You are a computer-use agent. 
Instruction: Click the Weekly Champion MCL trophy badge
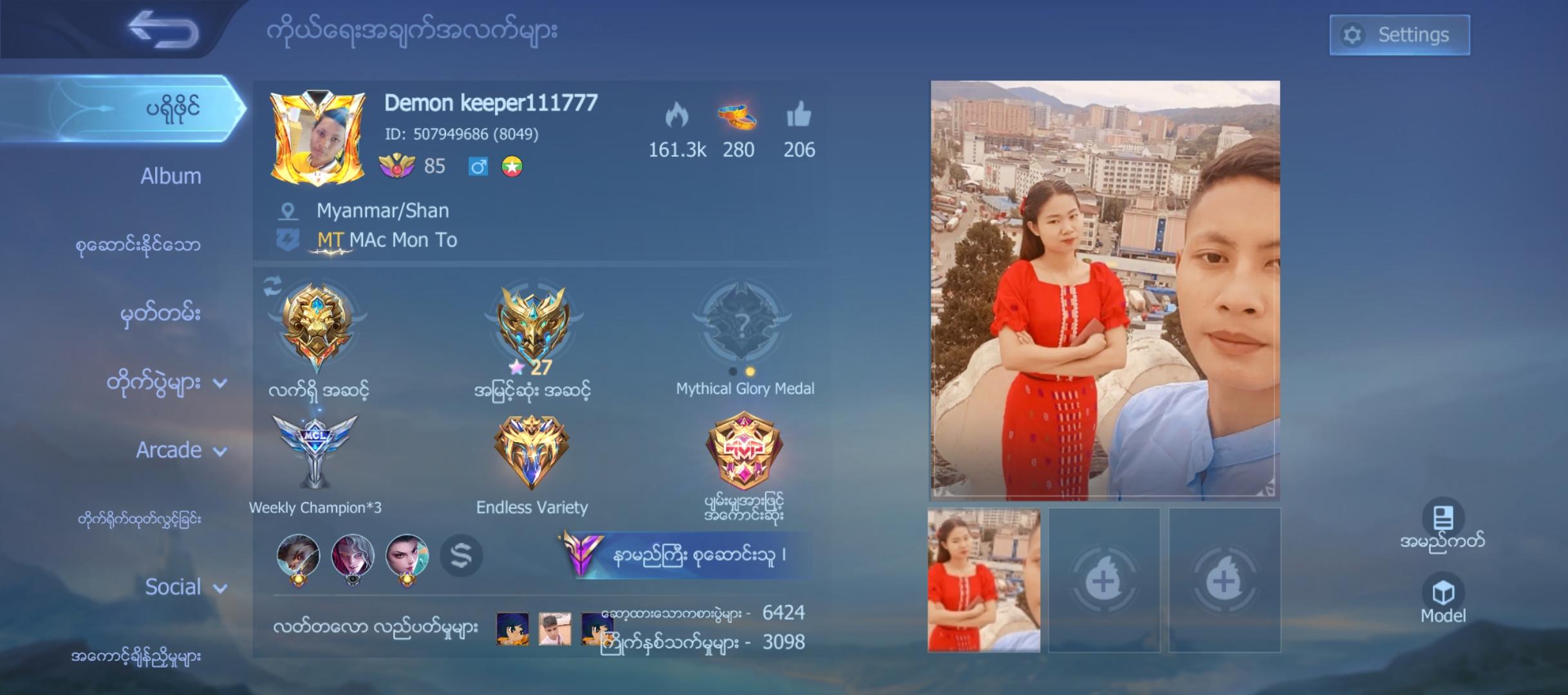click(x=315, y=452)
